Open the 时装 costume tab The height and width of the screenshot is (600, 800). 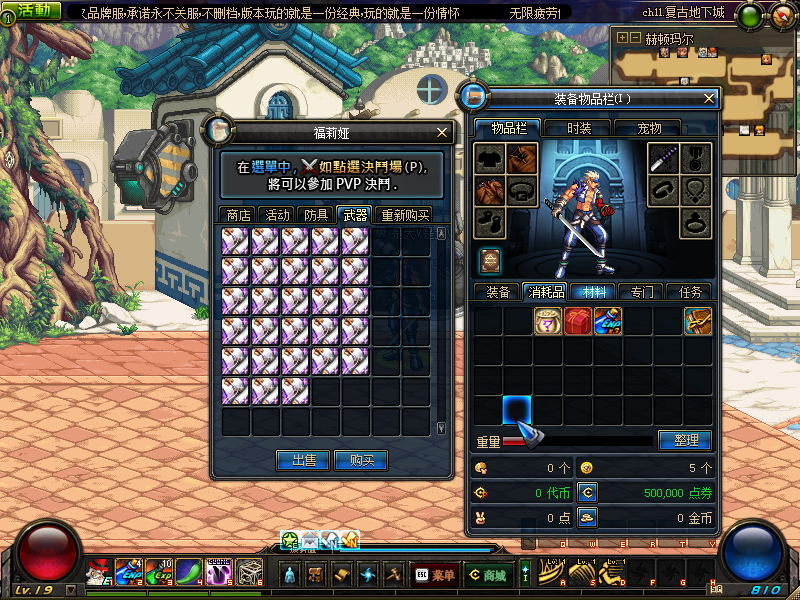pyautogui.click(x=579, y=128)
